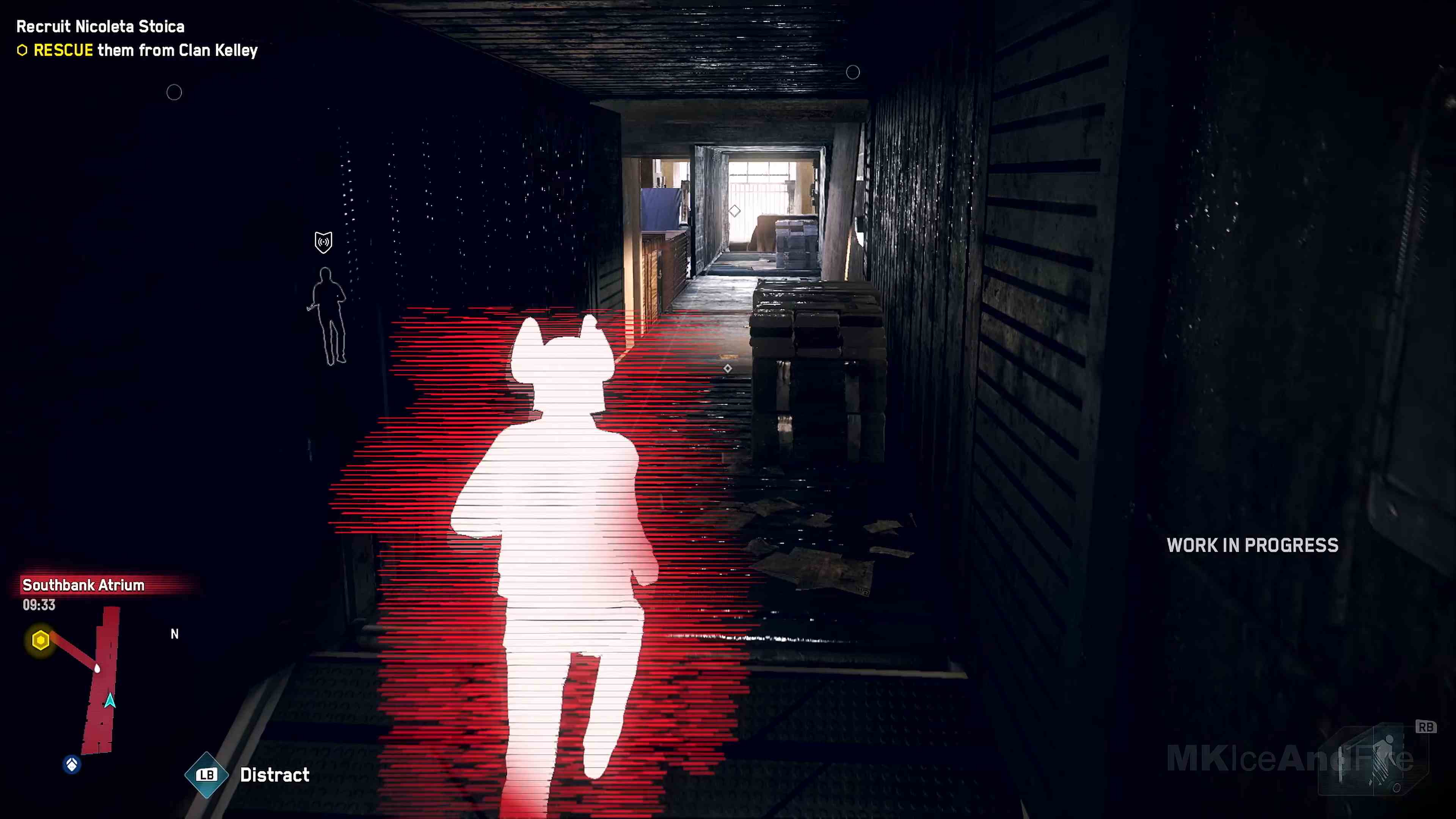Select the Recruit Nicoleta Stoica objective header

(x=99, y=26)
